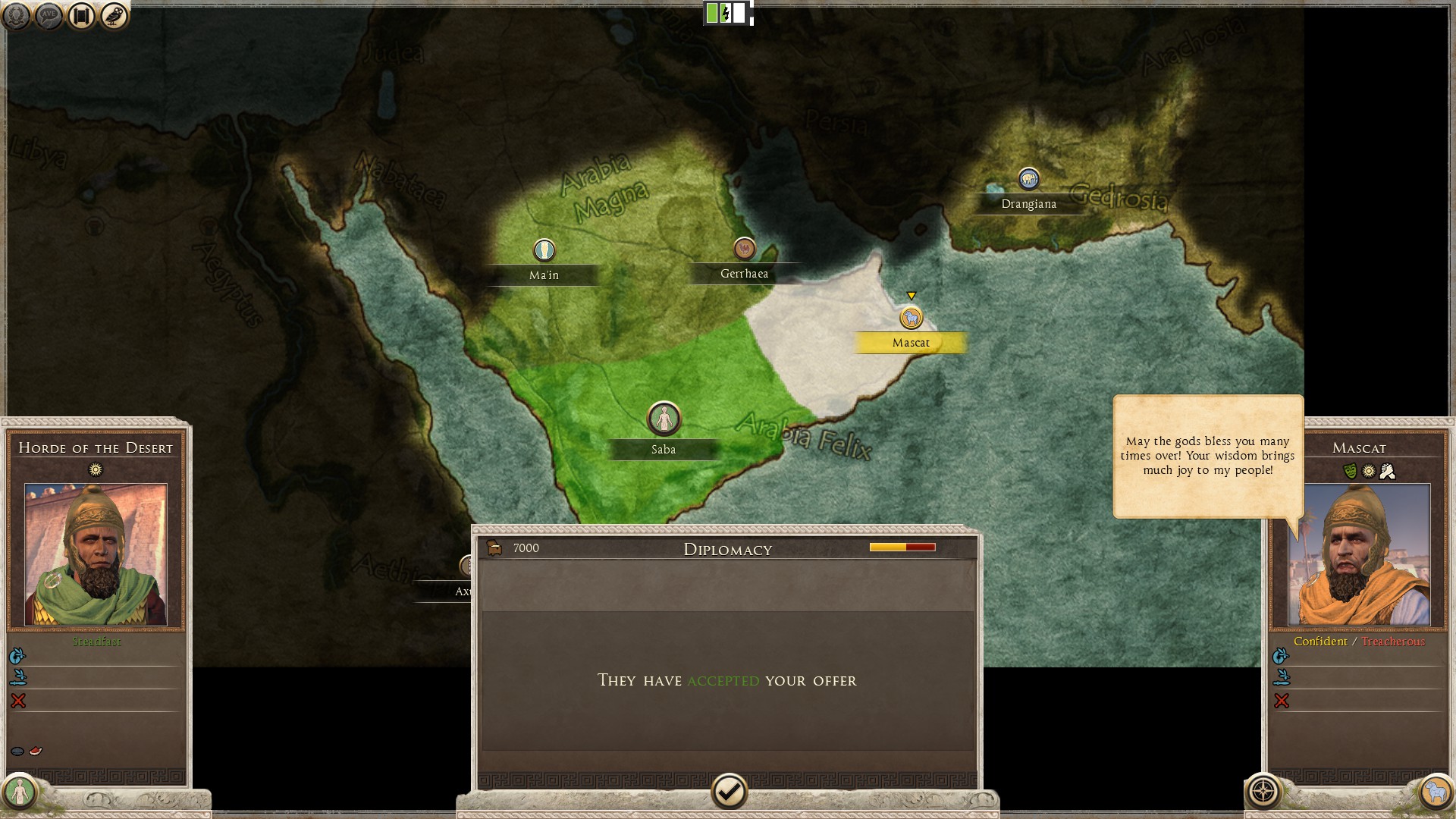Click the Horde of the Desert faction emblem
Viewport: 1456px width, 819px height.
coord(20,792)
